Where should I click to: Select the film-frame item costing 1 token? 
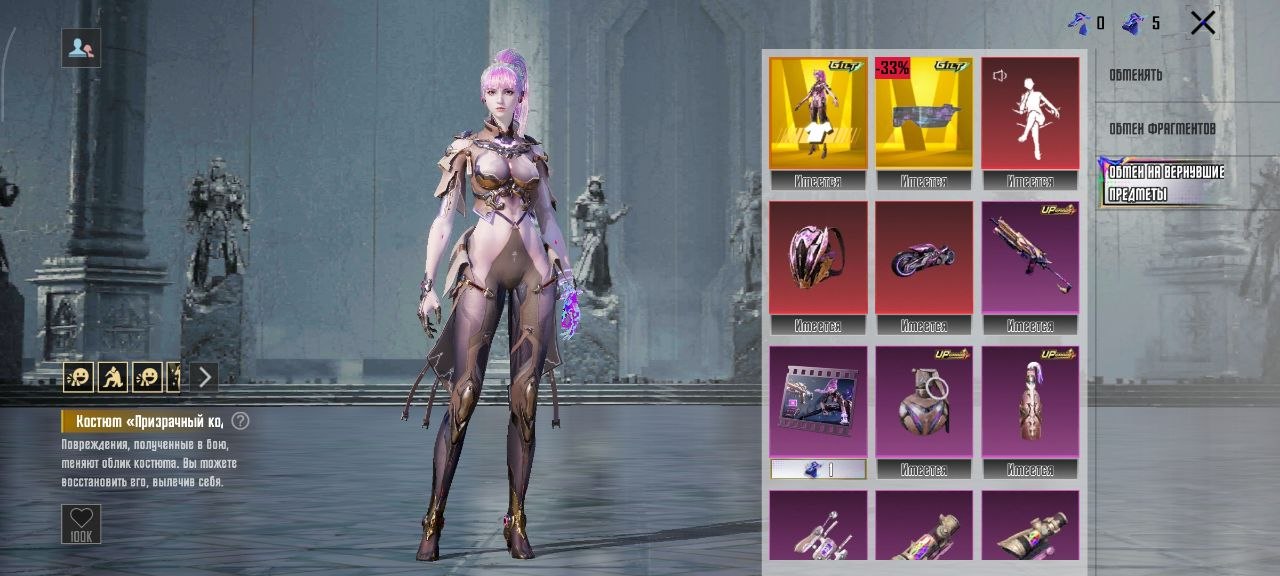click(818, 402)
